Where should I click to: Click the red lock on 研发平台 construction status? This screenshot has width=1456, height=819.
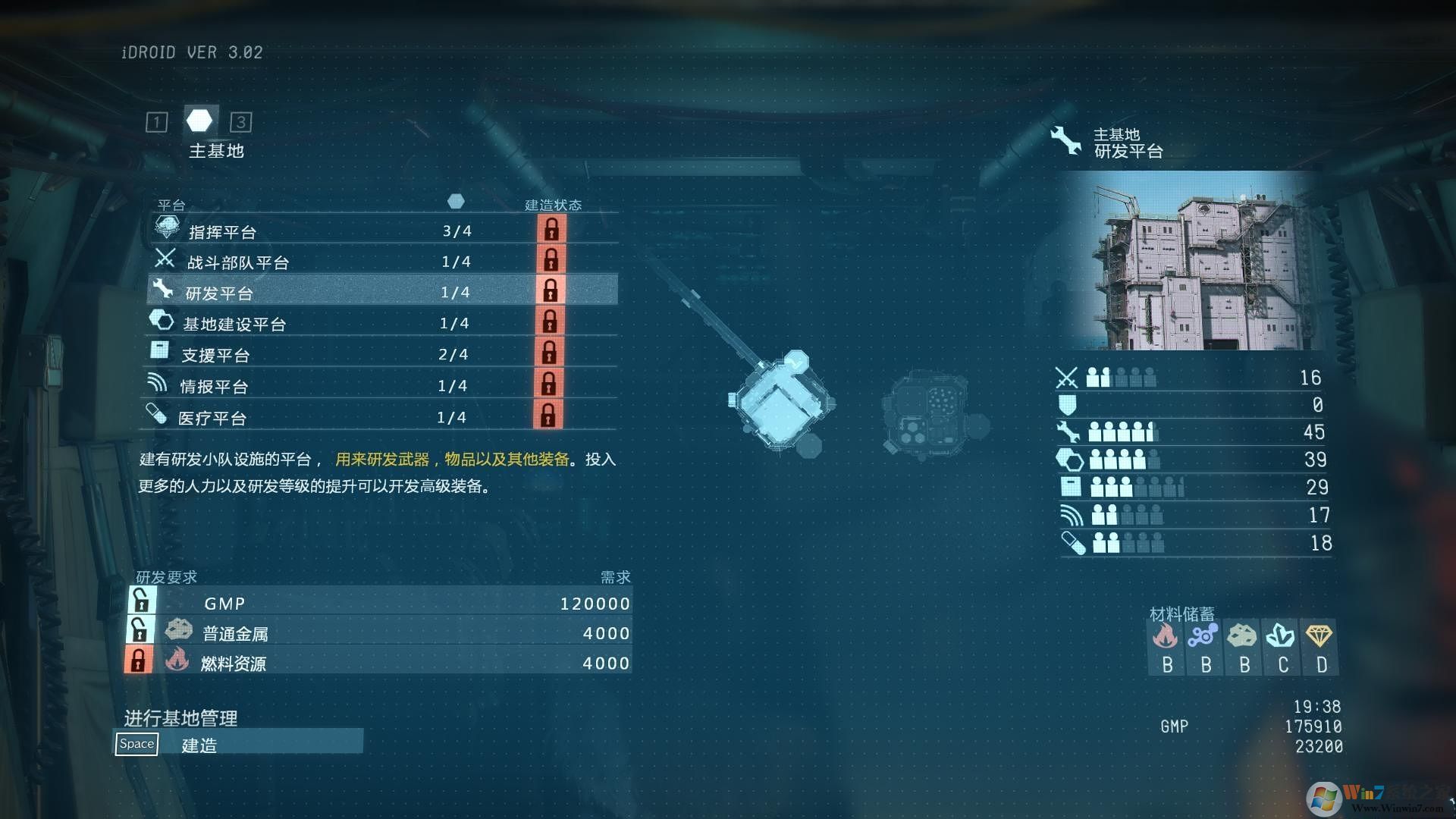click(551, 289)
